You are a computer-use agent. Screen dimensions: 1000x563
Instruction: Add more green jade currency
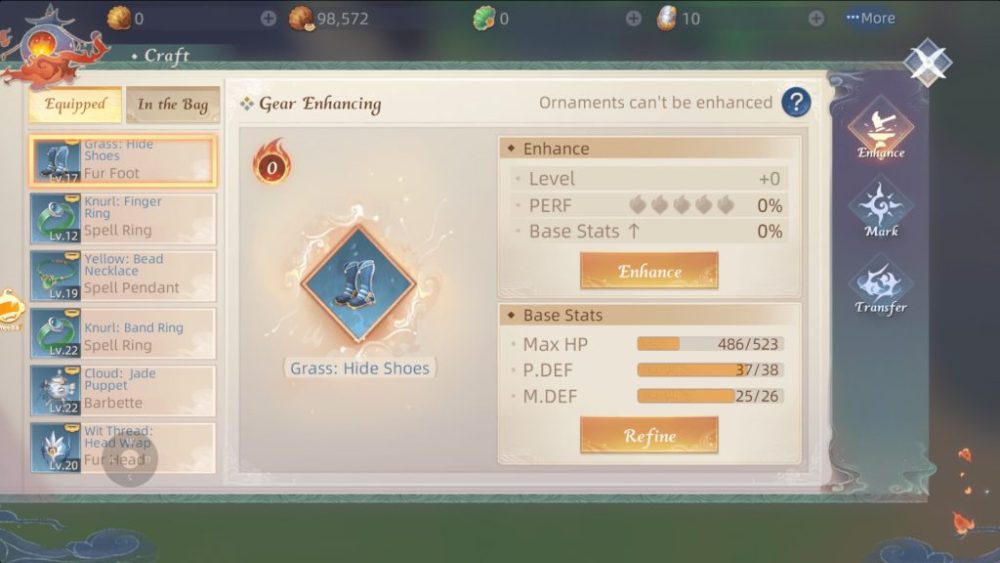(x=634, y=18)
